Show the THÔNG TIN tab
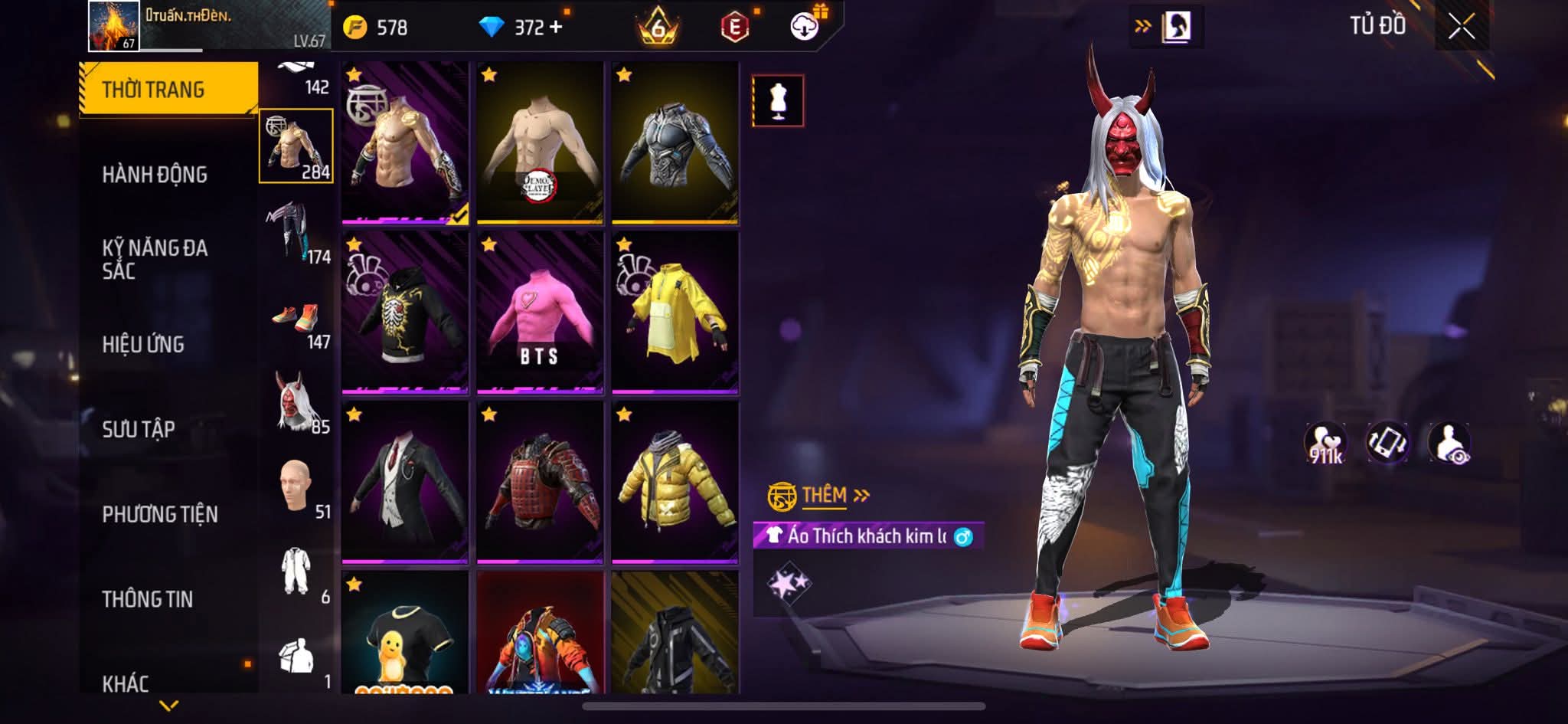 pyautogui.click(x=148, y=599)
